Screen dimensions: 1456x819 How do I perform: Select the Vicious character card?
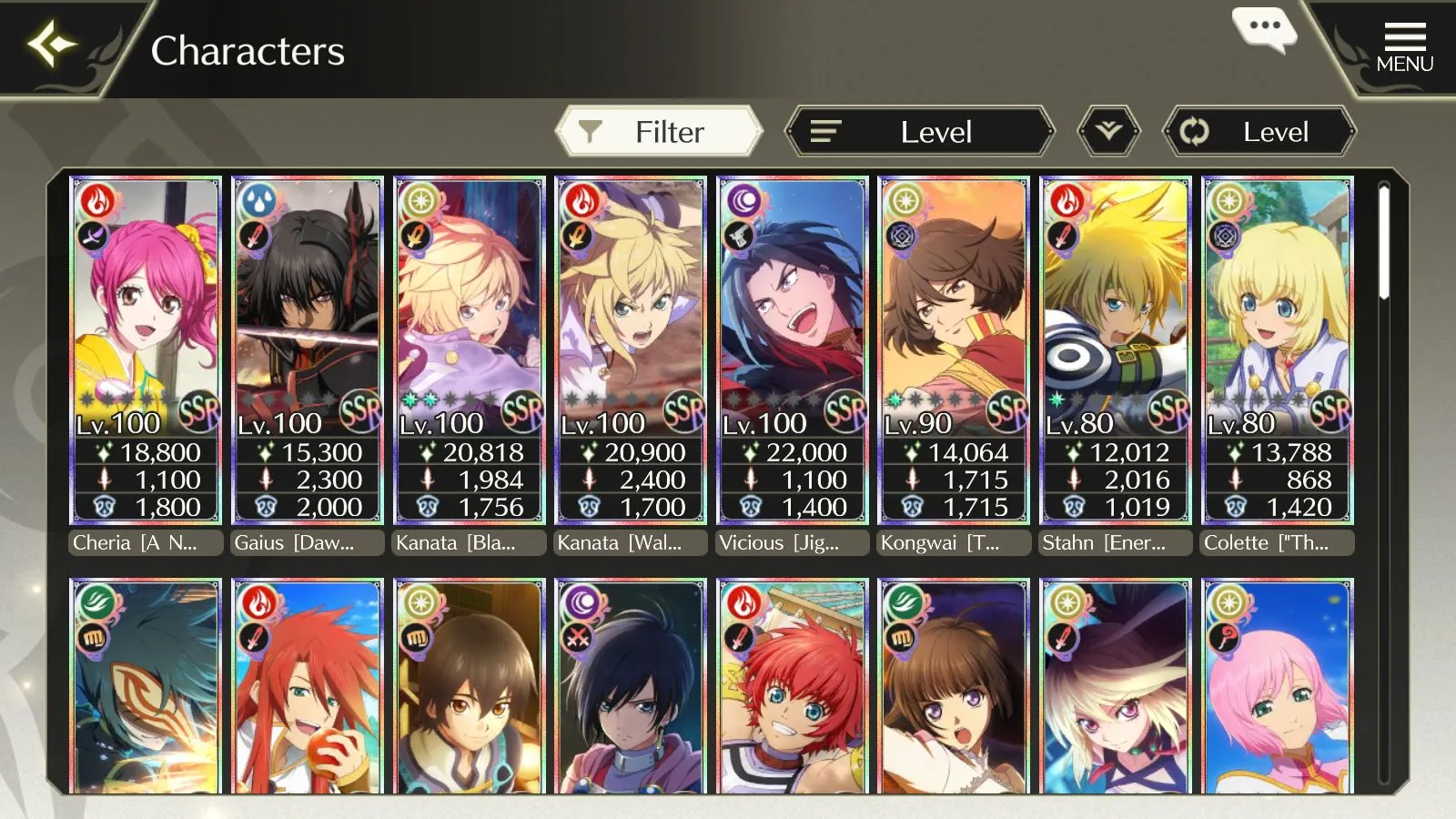(x=793, y=350)
